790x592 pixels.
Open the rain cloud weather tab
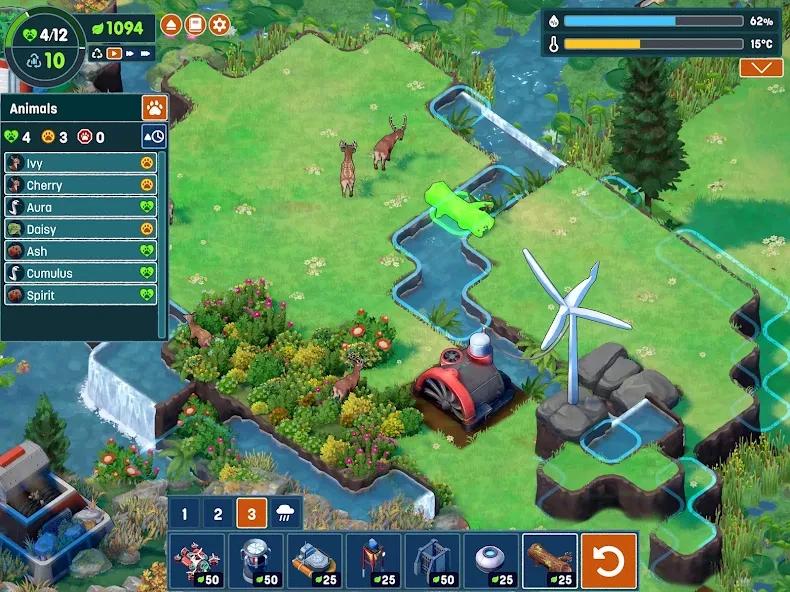click(x=286, y=514)
